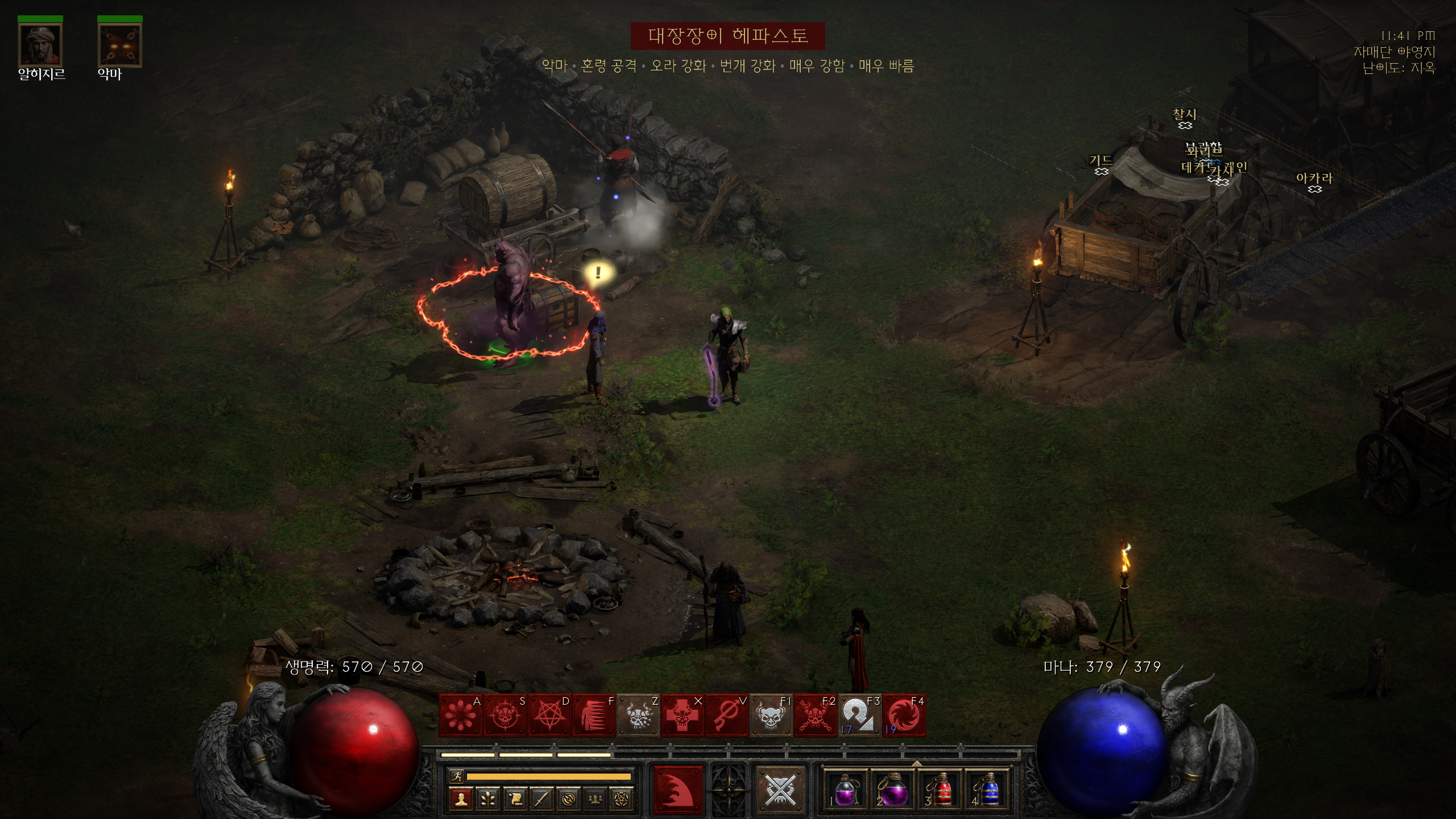Activate the skull-on-cross skill bound to X
1456x819 pixels.
click(x=682, y=715)
